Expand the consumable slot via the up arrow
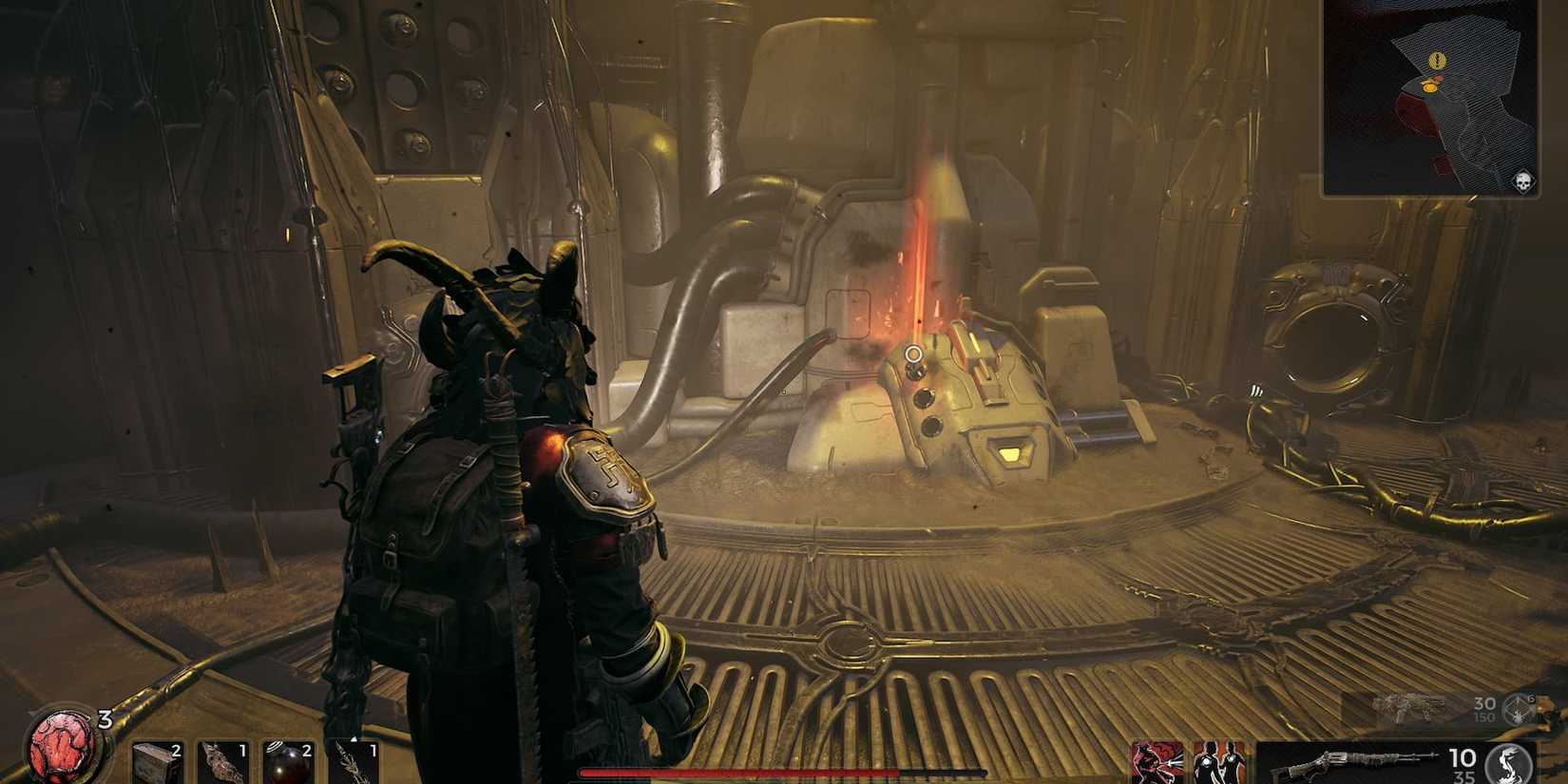Viewport: 1568px width, 784px height. [354, 739]
